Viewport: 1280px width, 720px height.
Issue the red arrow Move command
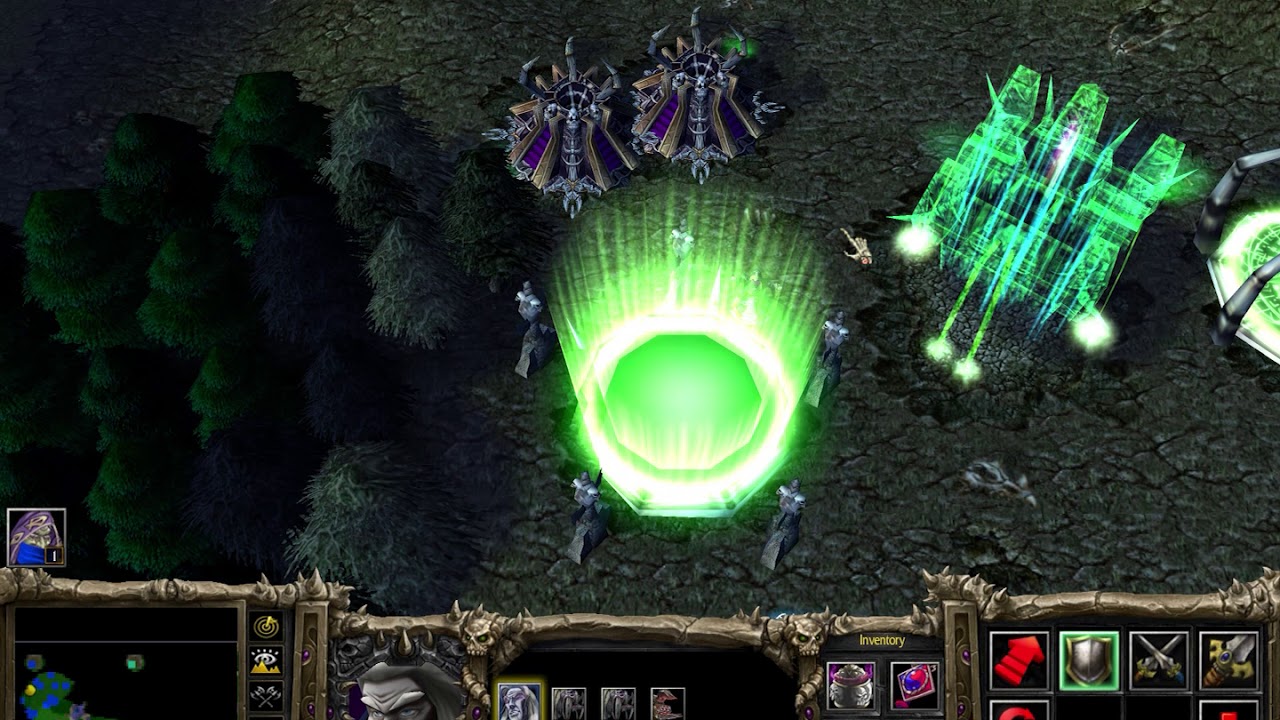[x=1020, y=661]
